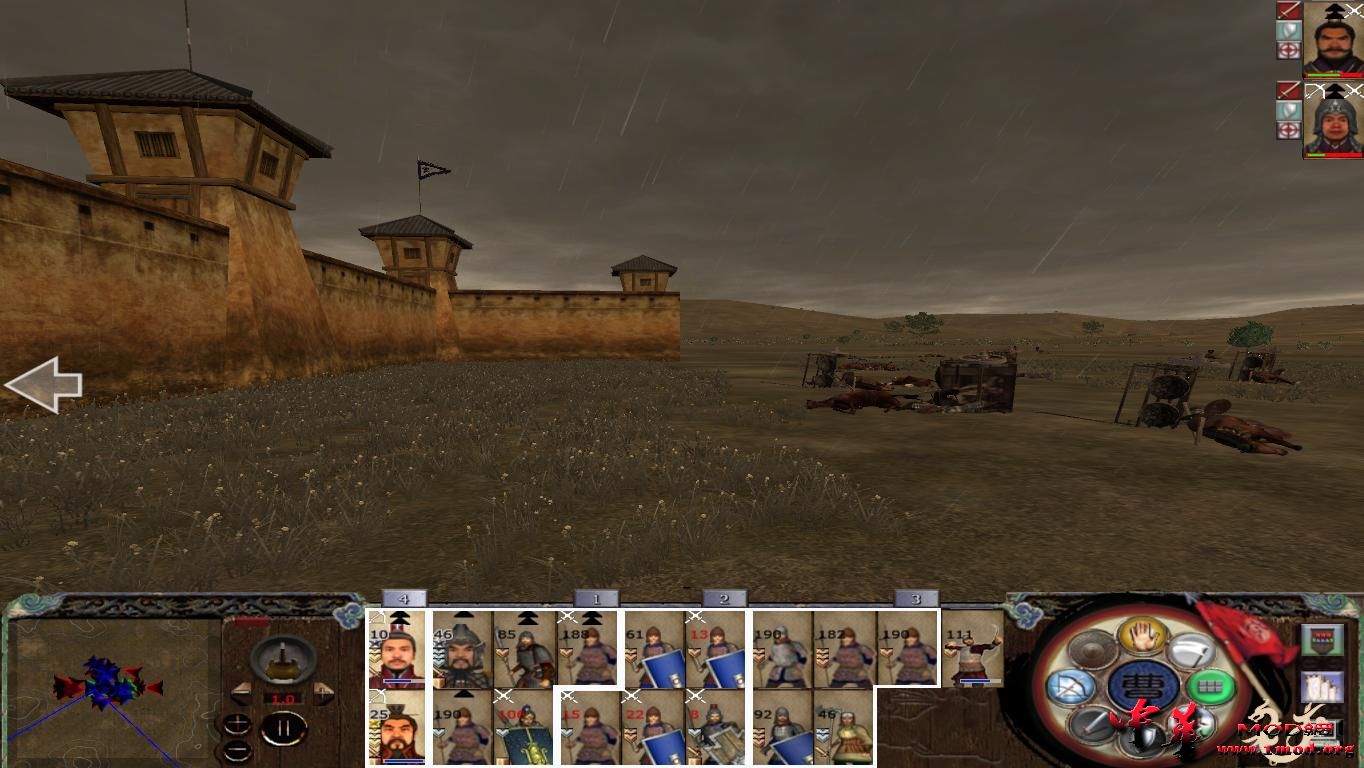Select the bow icon on the radial menu
The height and width of the screenshot is (768, 1364).
[1073, 686]
